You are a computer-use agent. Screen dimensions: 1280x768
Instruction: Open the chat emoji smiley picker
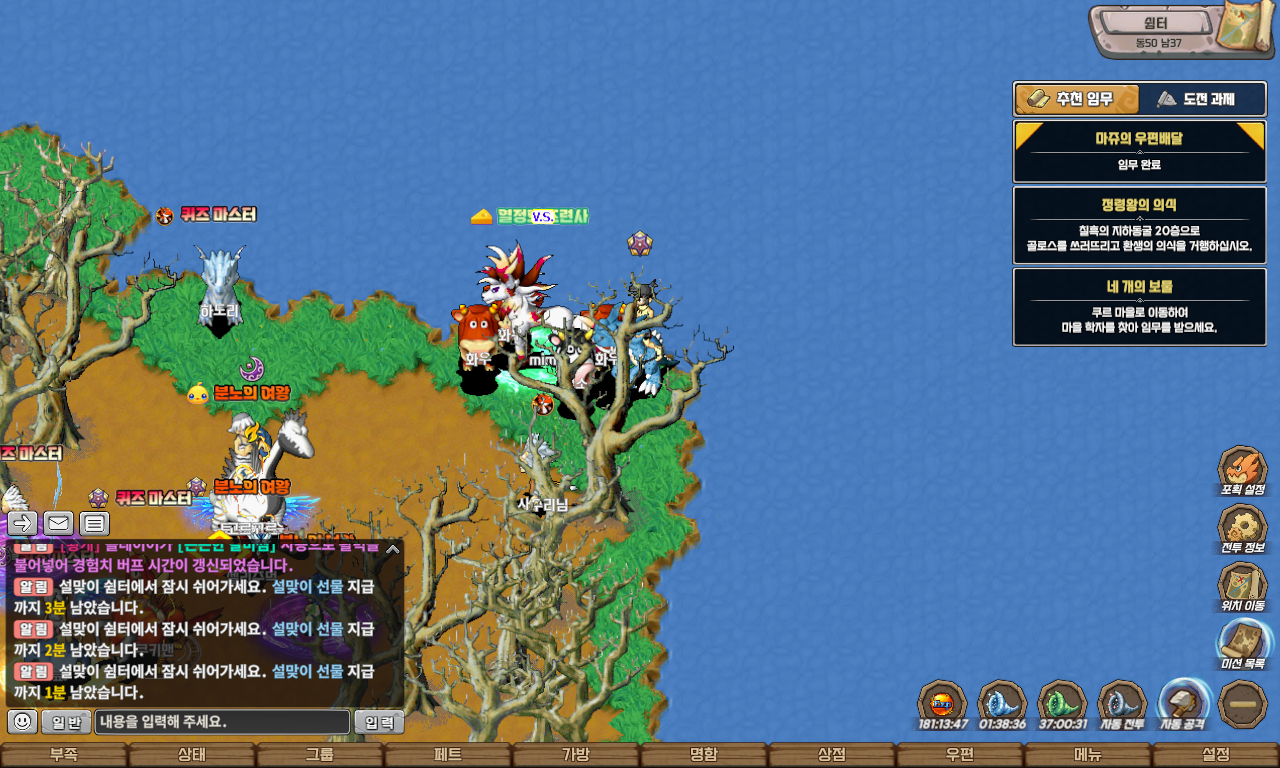pyautogui.click(x=22, y=721)
